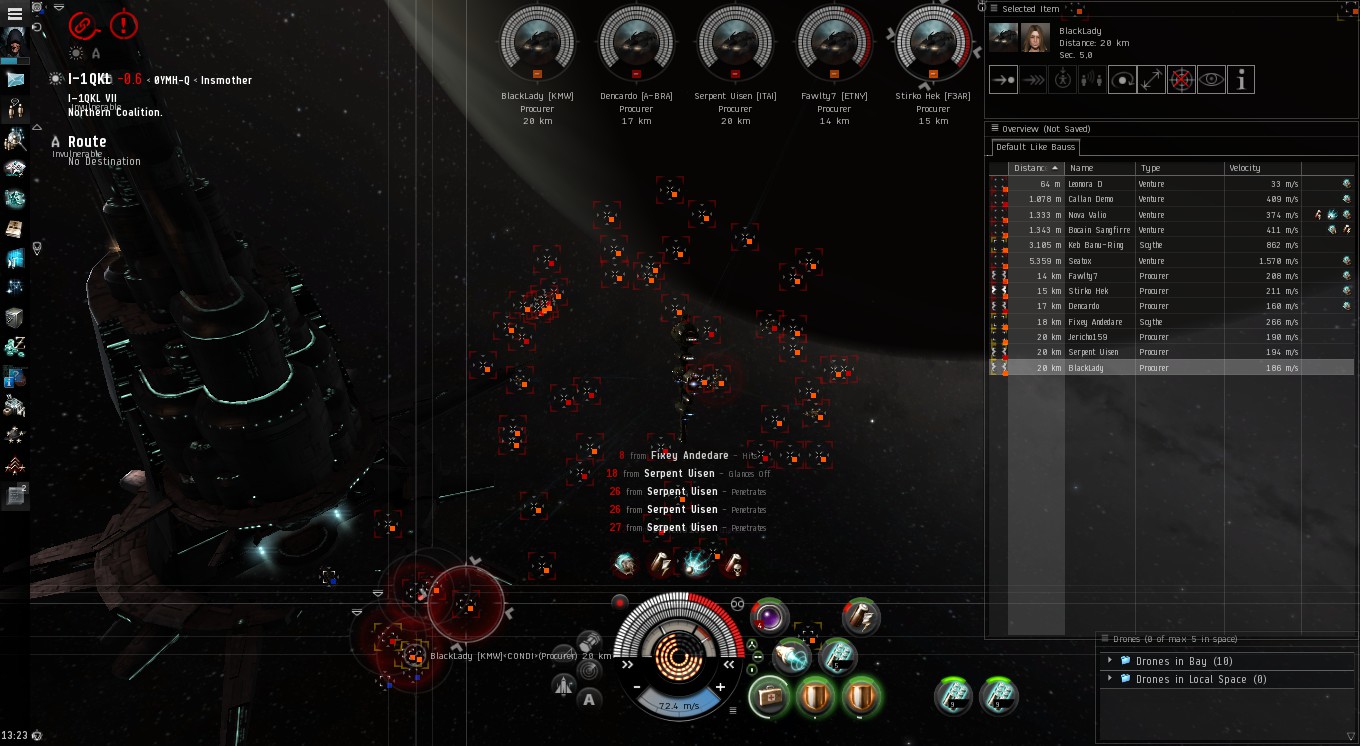Sort the overview by the Velocity column
The width and height of the screenshot is (1360, 746).
click(x=1262, y=168)
